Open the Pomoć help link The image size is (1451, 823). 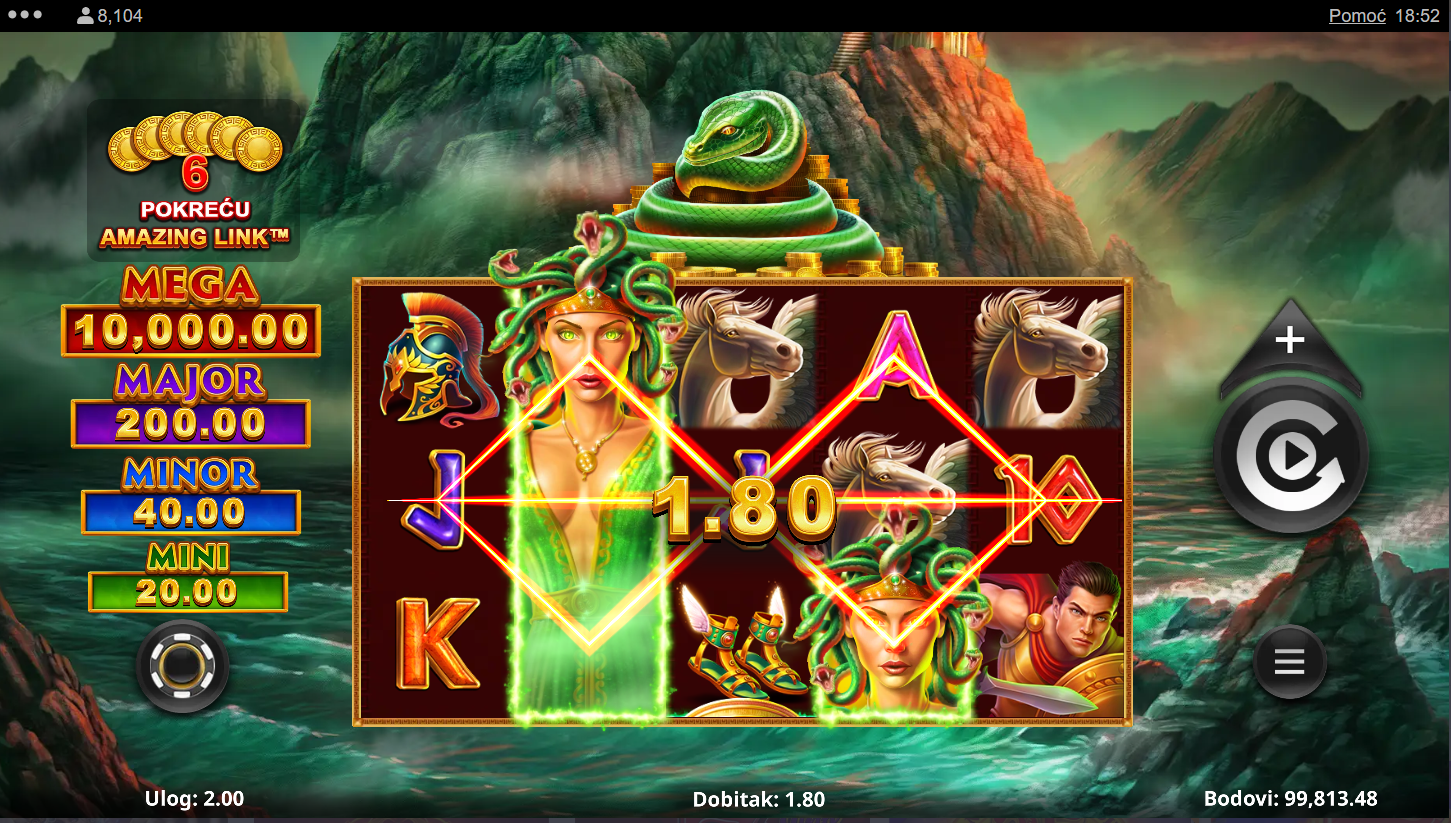tap(1357, 16)
